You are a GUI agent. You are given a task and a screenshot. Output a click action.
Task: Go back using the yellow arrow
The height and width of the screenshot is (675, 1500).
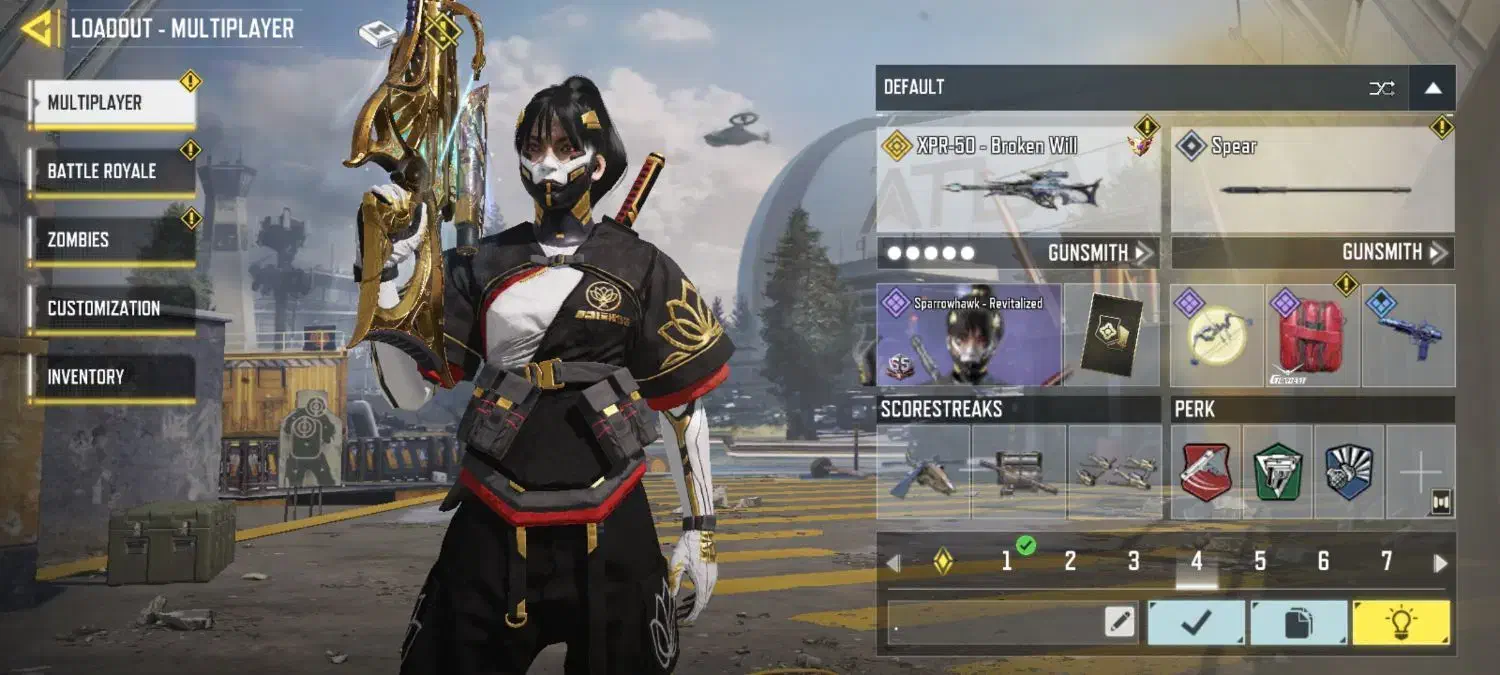point(38,28)
